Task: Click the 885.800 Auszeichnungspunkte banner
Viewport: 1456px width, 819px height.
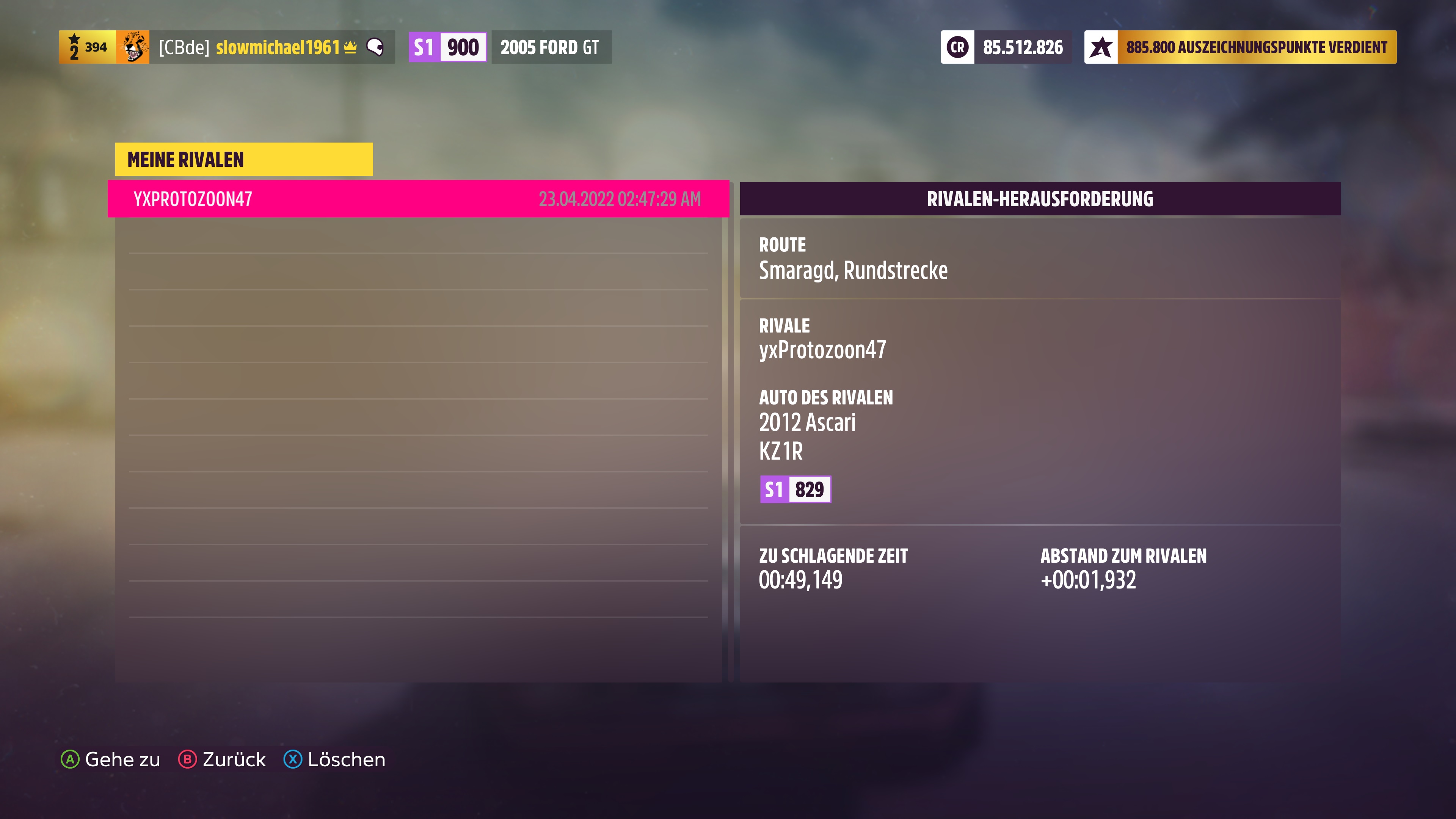Action: point(1238,47)
